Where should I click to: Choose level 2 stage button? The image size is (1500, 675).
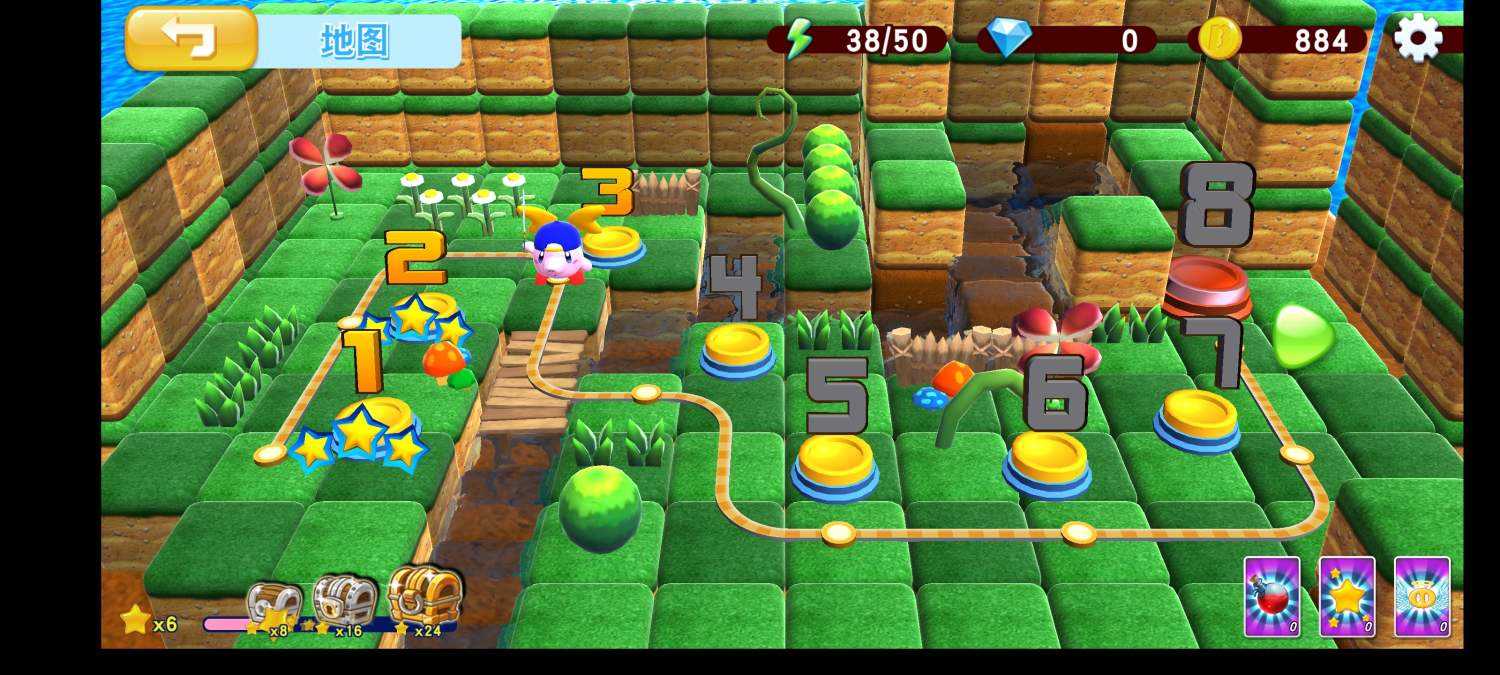420,313
